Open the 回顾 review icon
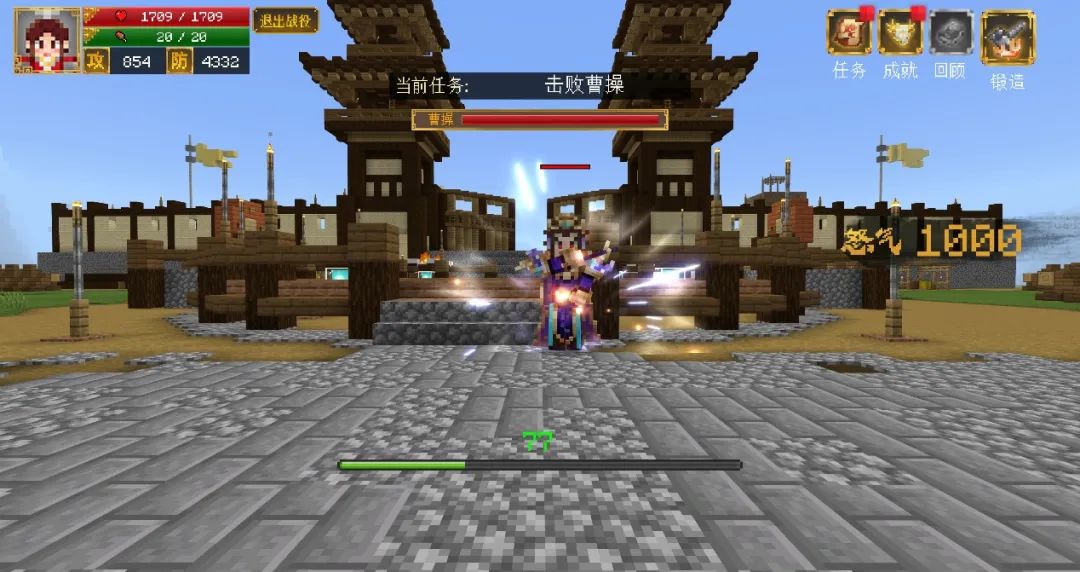This screenshot has height=572, width=1080. tap(951, 34)
